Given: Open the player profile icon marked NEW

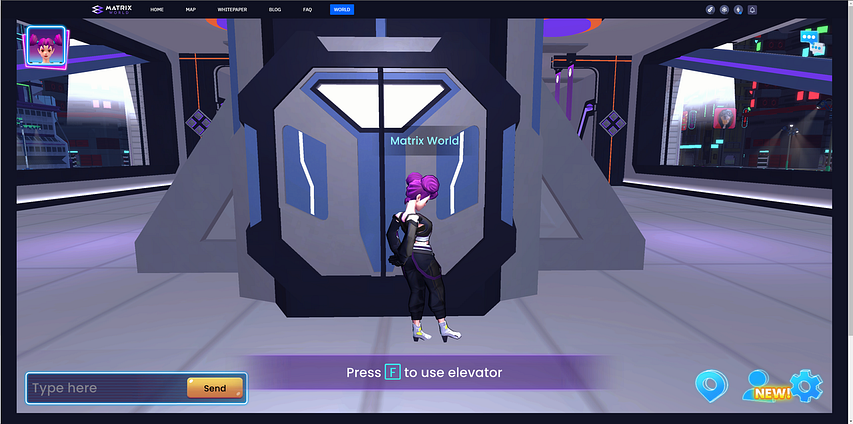Looking at the screenshot, I should [x=761, y=385].
